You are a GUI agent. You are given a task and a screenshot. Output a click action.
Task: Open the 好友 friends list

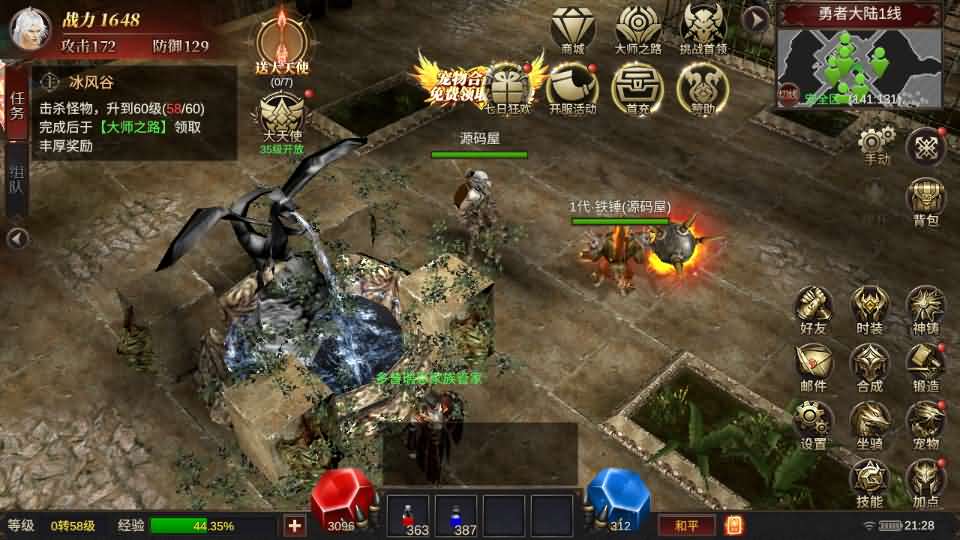[x=814, y=308]
